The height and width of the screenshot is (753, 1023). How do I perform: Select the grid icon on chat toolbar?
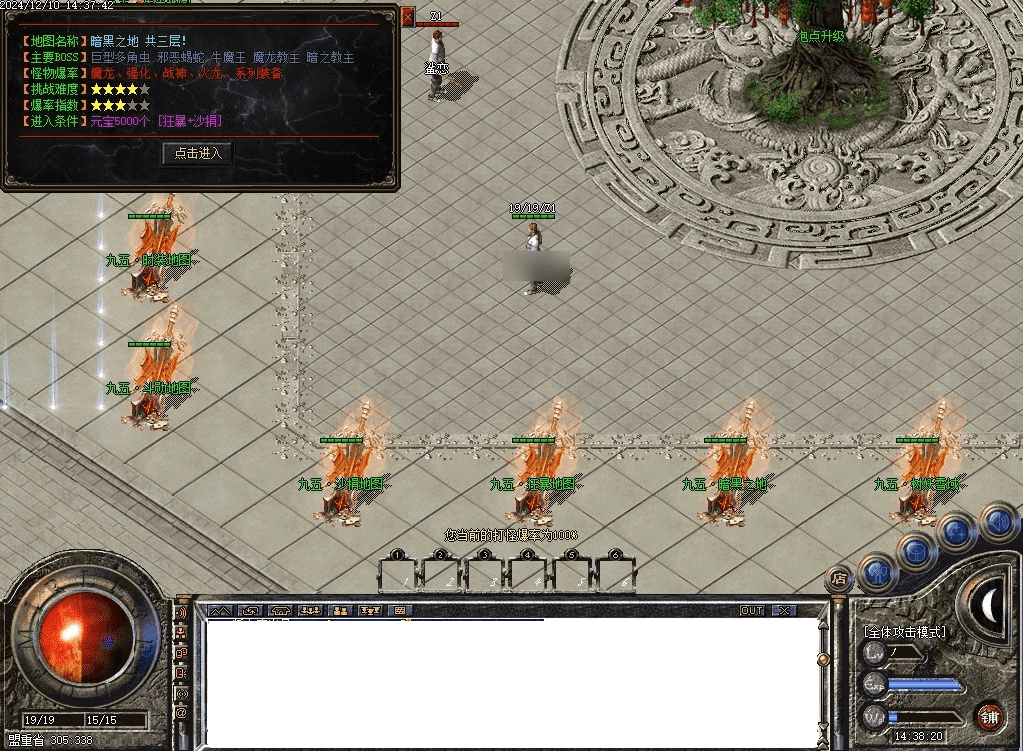(x=399, y=610)
